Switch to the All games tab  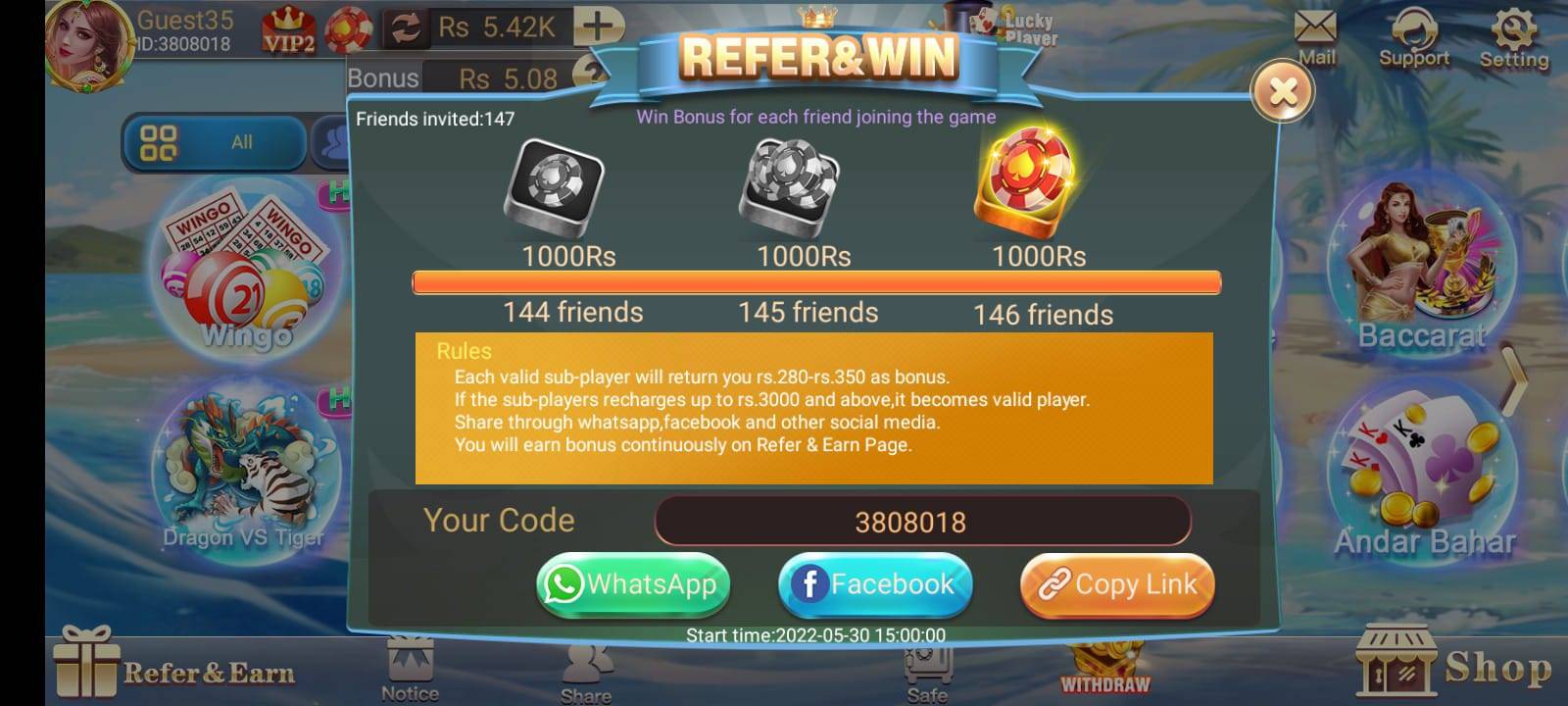214,142
